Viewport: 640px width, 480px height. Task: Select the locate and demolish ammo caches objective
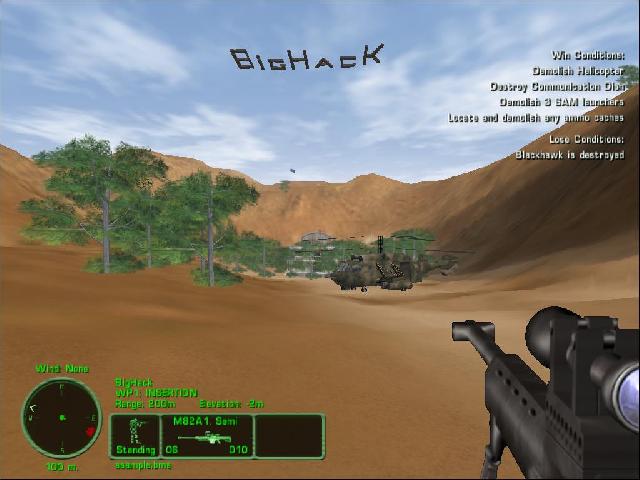tap(537, 117)
